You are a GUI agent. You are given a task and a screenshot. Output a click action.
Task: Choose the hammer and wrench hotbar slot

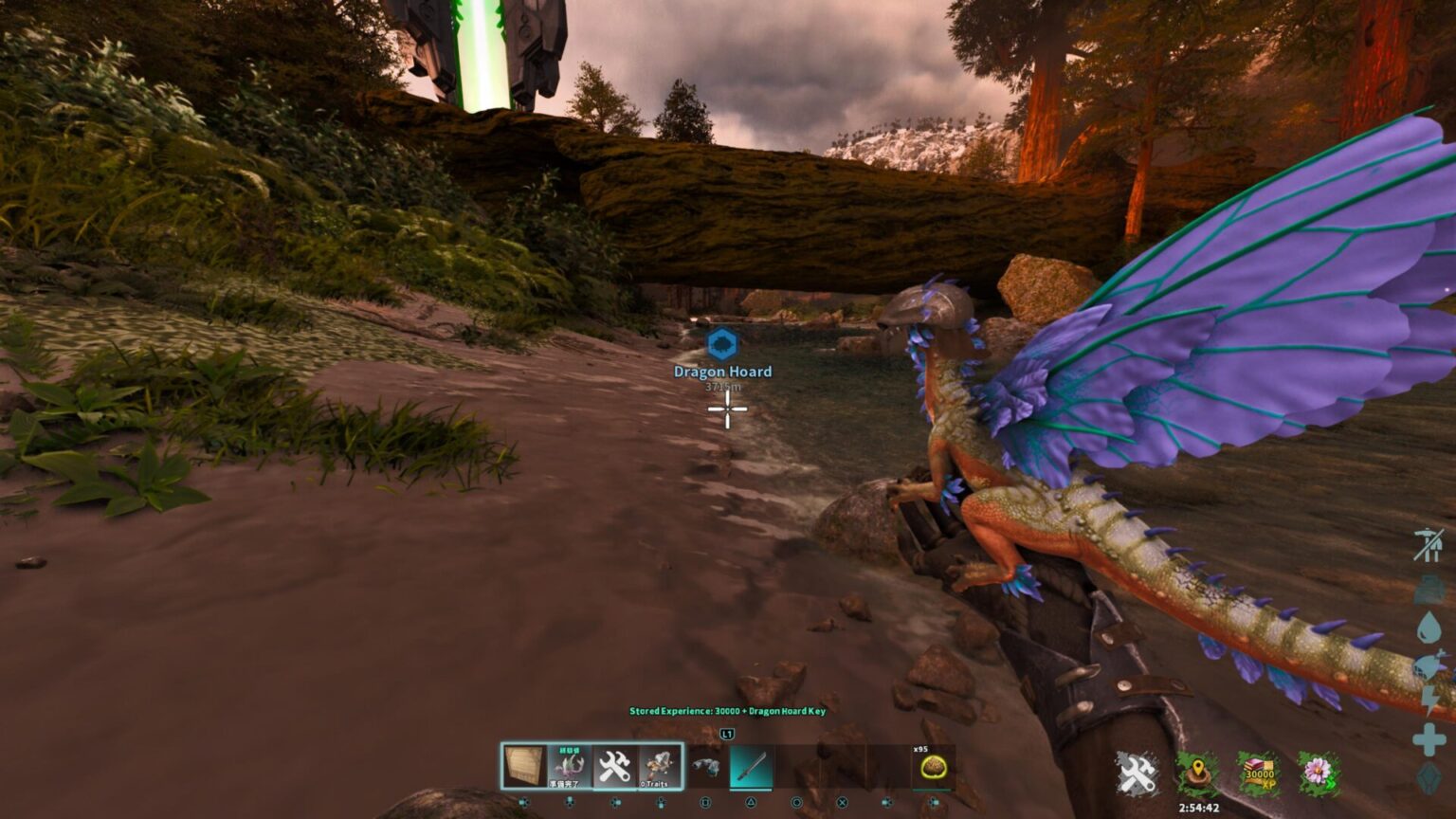(613, 766)
